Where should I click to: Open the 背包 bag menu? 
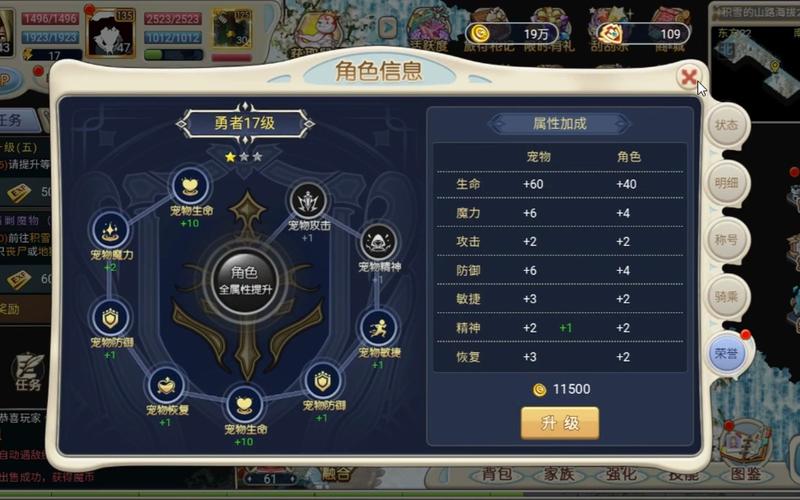point(497,474)
